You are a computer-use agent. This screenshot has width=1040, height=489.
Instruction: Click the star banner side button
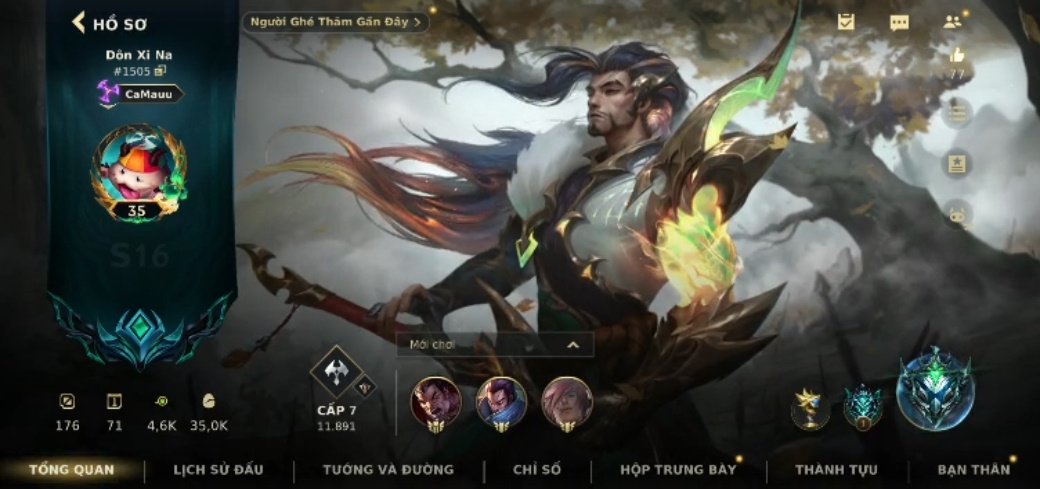(x=957, y=163)
